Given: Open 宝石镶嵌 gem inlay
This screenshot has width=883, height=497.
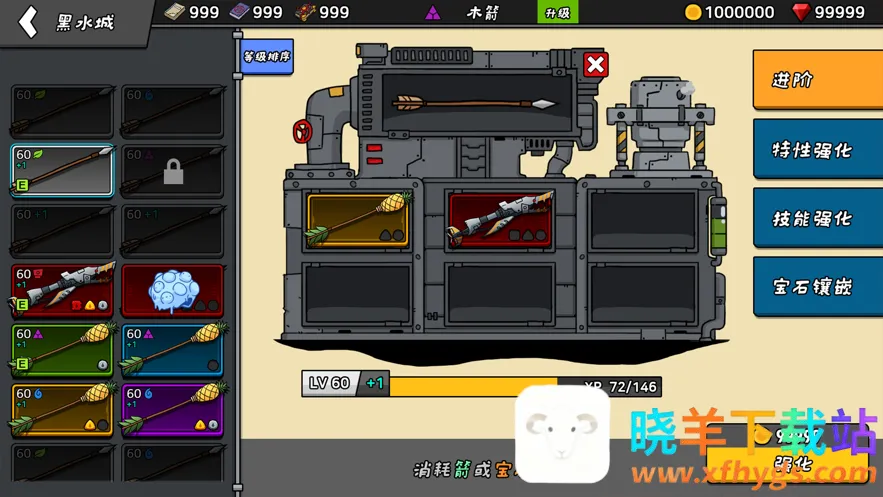Looking at the screenshot, I should point(817,286).
